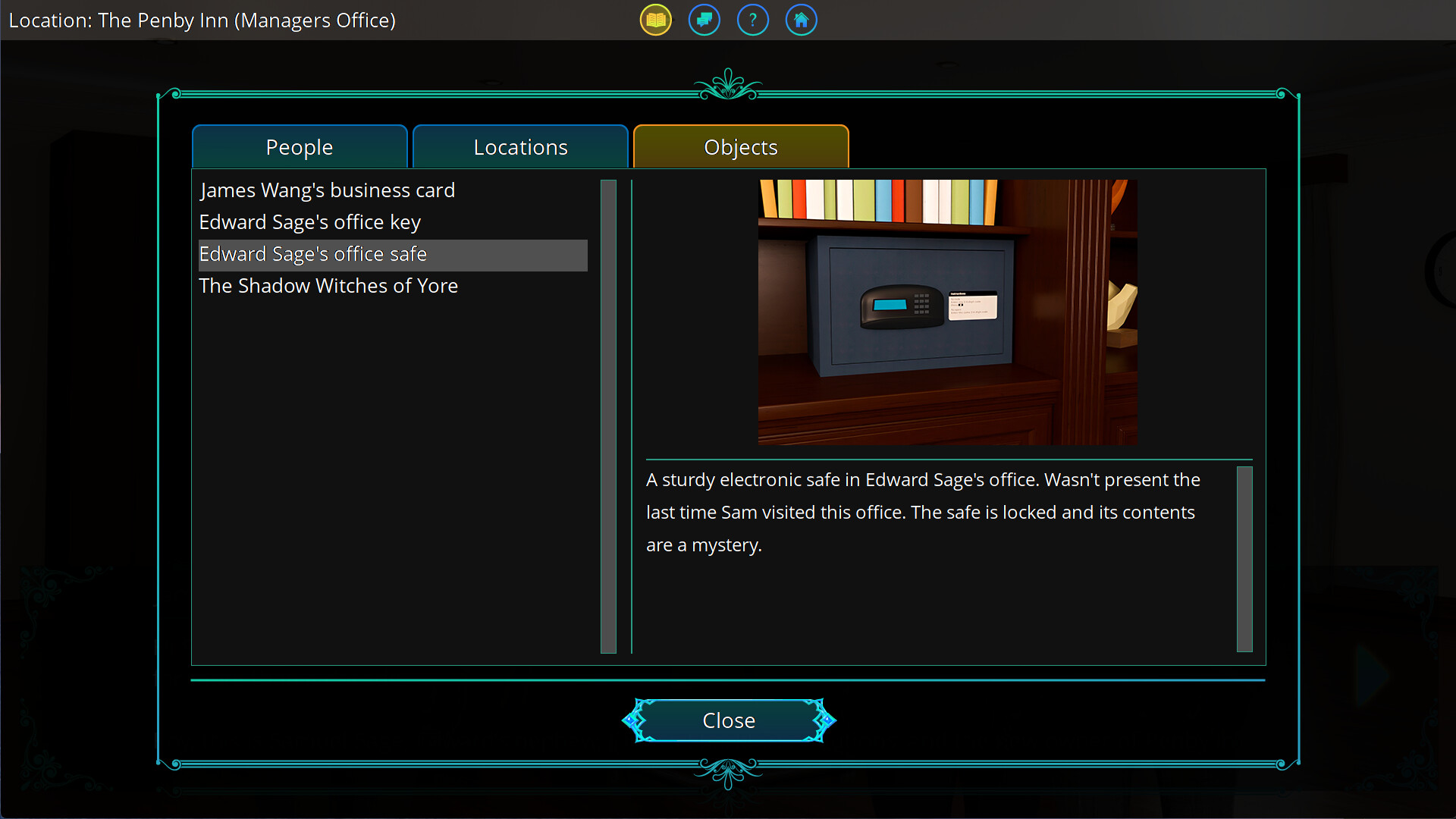Screen dimensions: 1456x819
Task: Select The Shadow Witches of Yore entry
Action: point(328,286)
